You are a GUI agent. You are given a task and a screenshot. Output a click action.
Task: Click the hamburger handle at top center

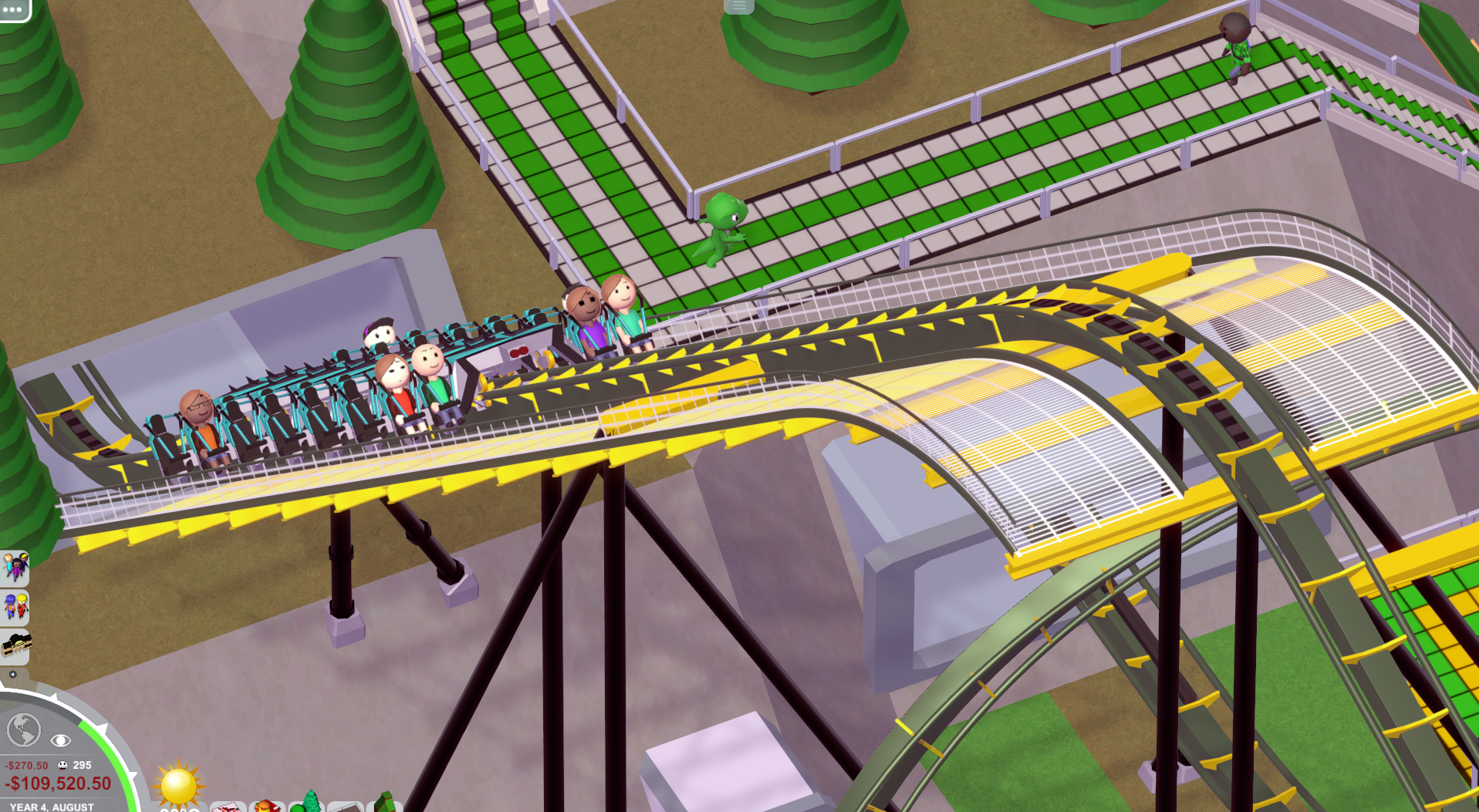point(738,6)
